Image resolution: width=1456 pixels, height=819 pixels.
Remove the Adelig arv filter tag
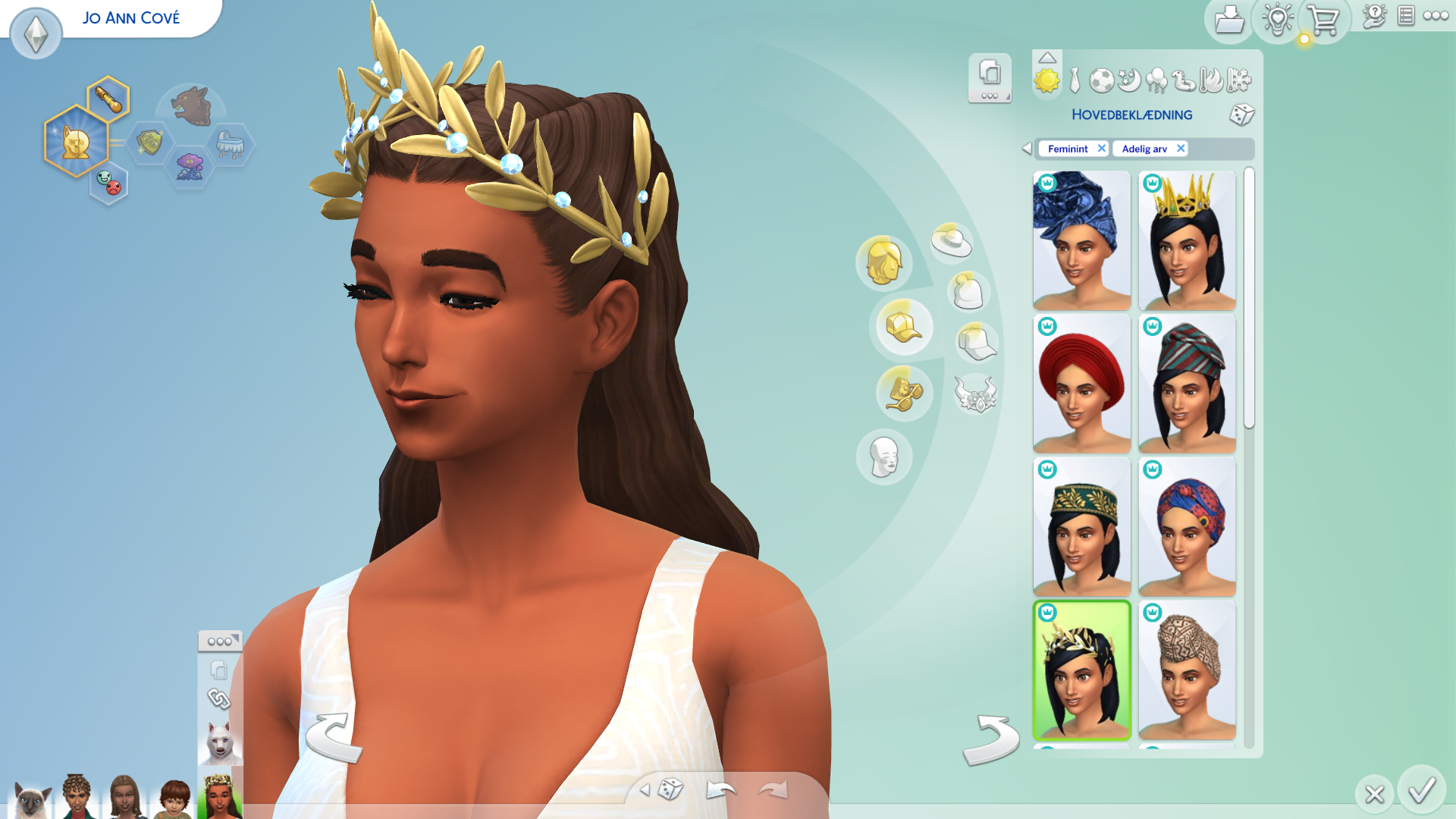(1180, 149)
